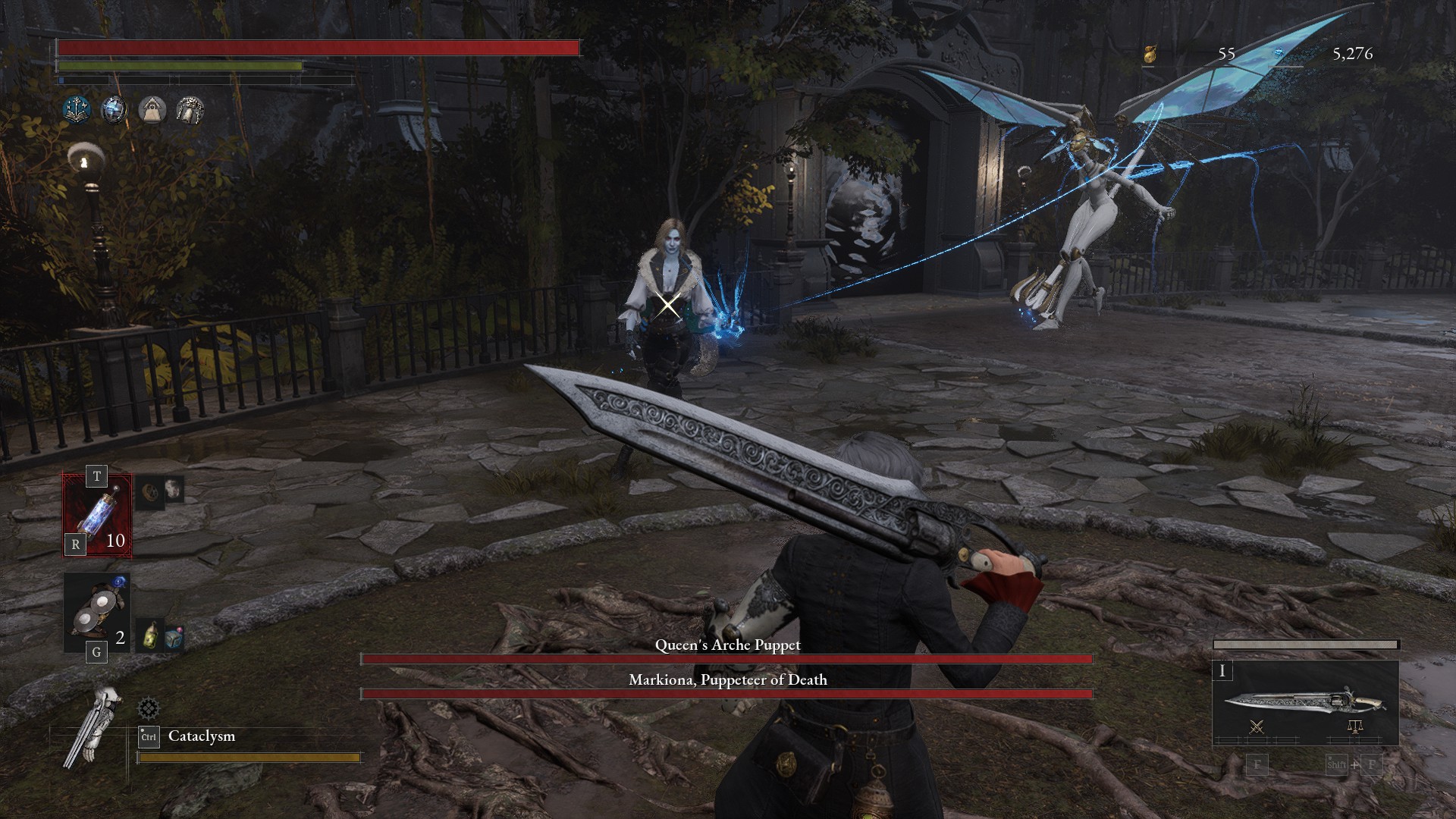Viewport: 1456px width, 819px height.
Task: Open the F key weapon swap prompt
Action: 1257,766
